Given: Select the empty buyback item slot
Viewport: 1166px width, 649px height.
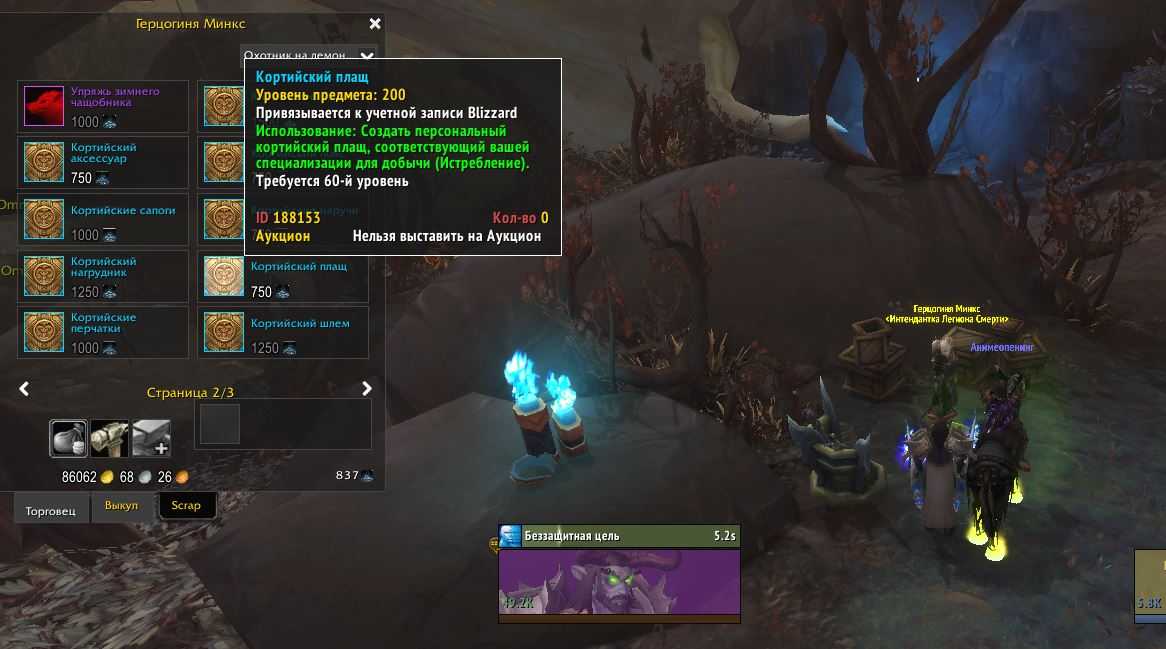Looking at the screenshot, I should [219, 424].
